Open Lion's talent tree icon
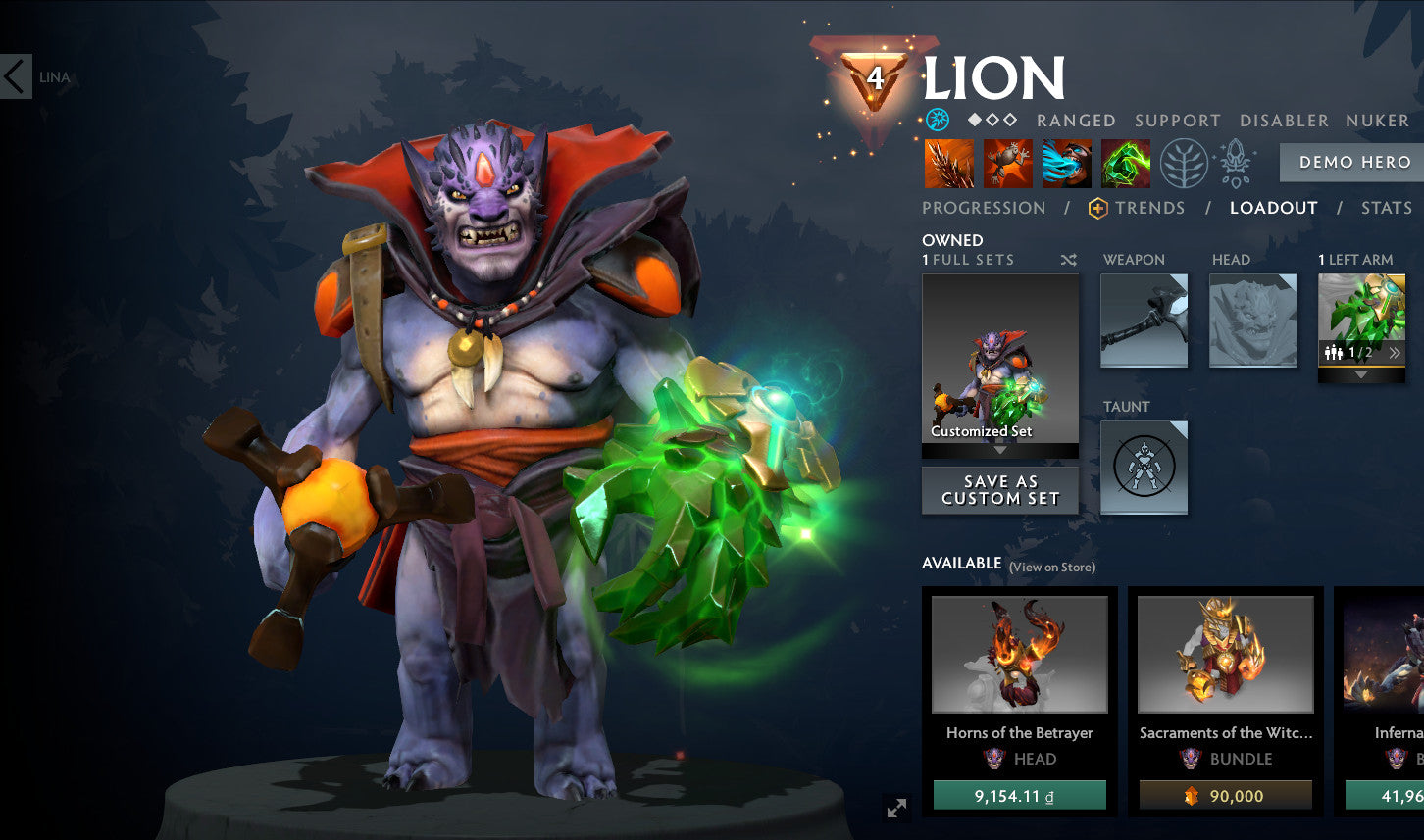 [1185, 163]
